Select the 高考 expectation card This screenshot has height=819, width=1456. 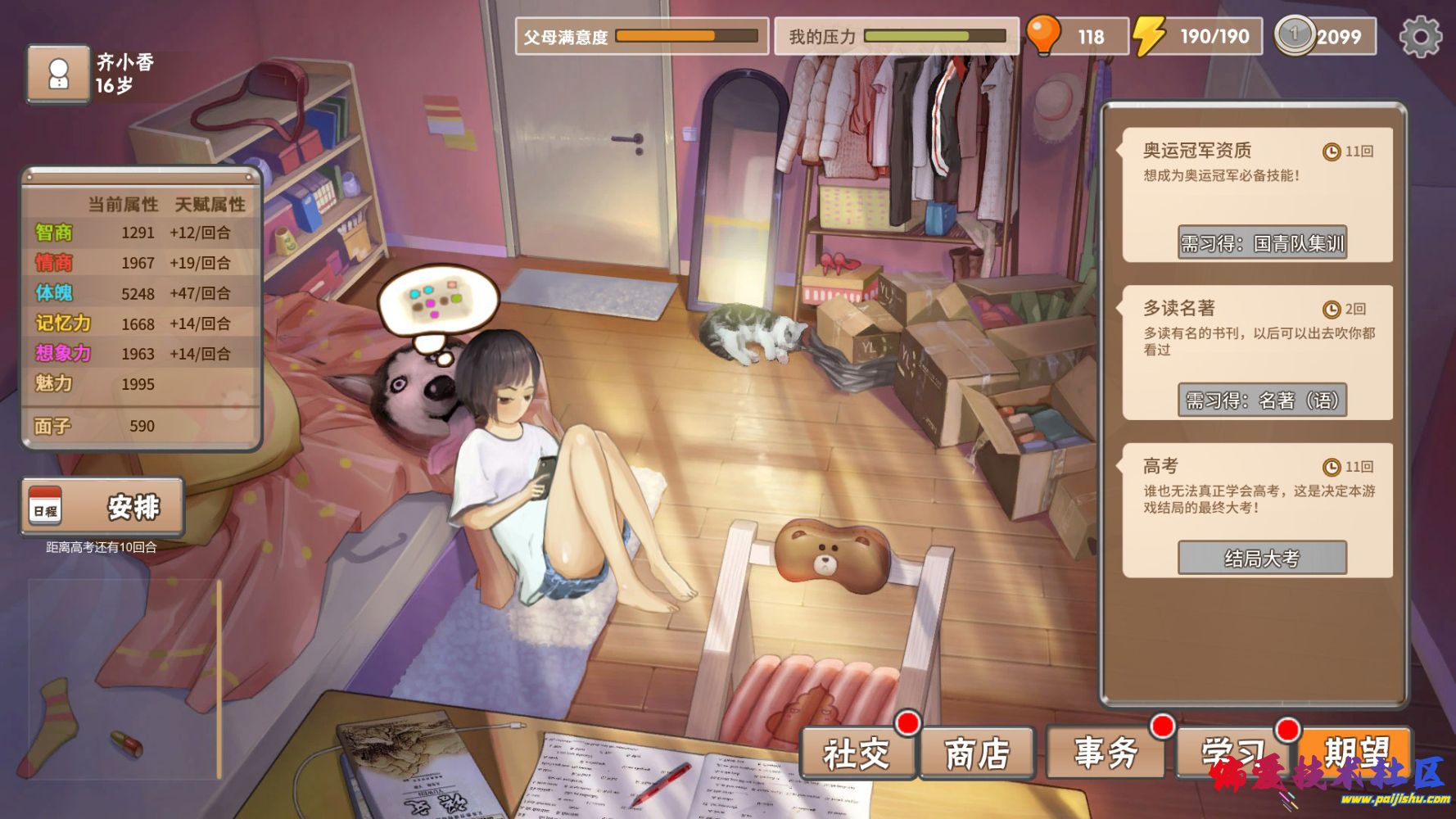pyautogui.click(x=1257, y=489)
